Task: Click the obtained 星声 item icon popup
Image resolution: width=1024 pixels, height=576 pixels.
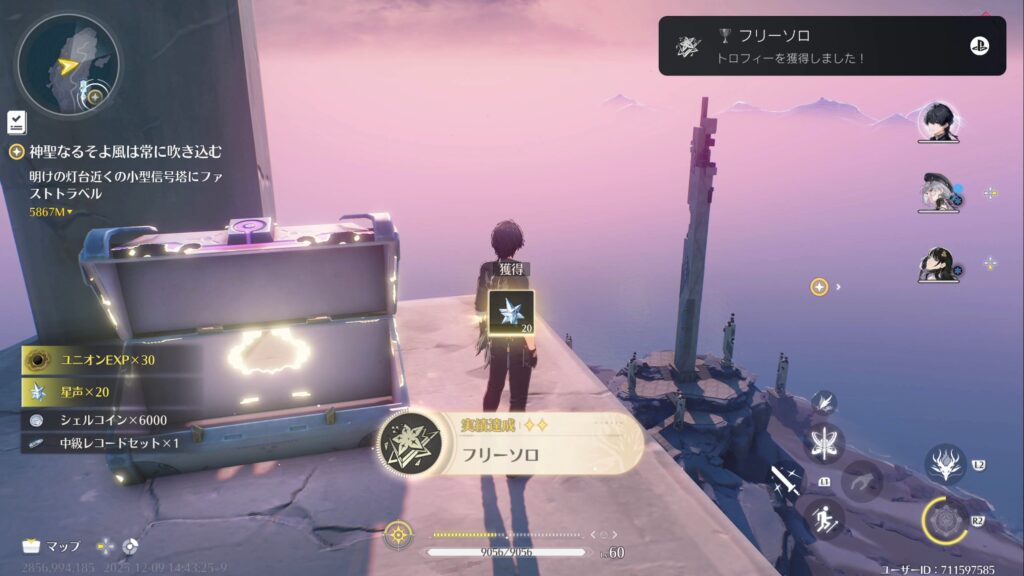Action: (511, 313)
